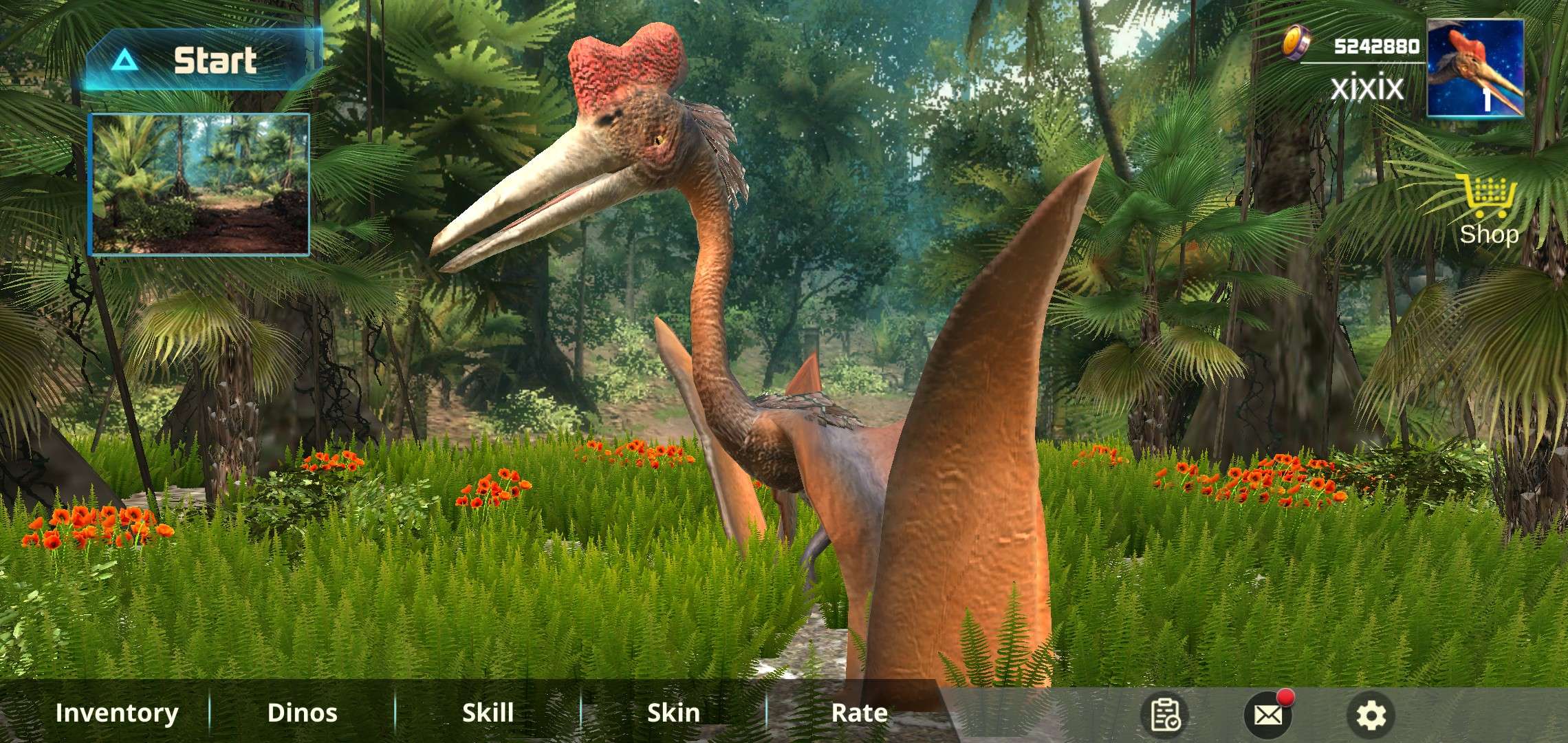This screenshot has width=1568, height=743.
Task: Click the Start button
Action: [x=204, y=61]
